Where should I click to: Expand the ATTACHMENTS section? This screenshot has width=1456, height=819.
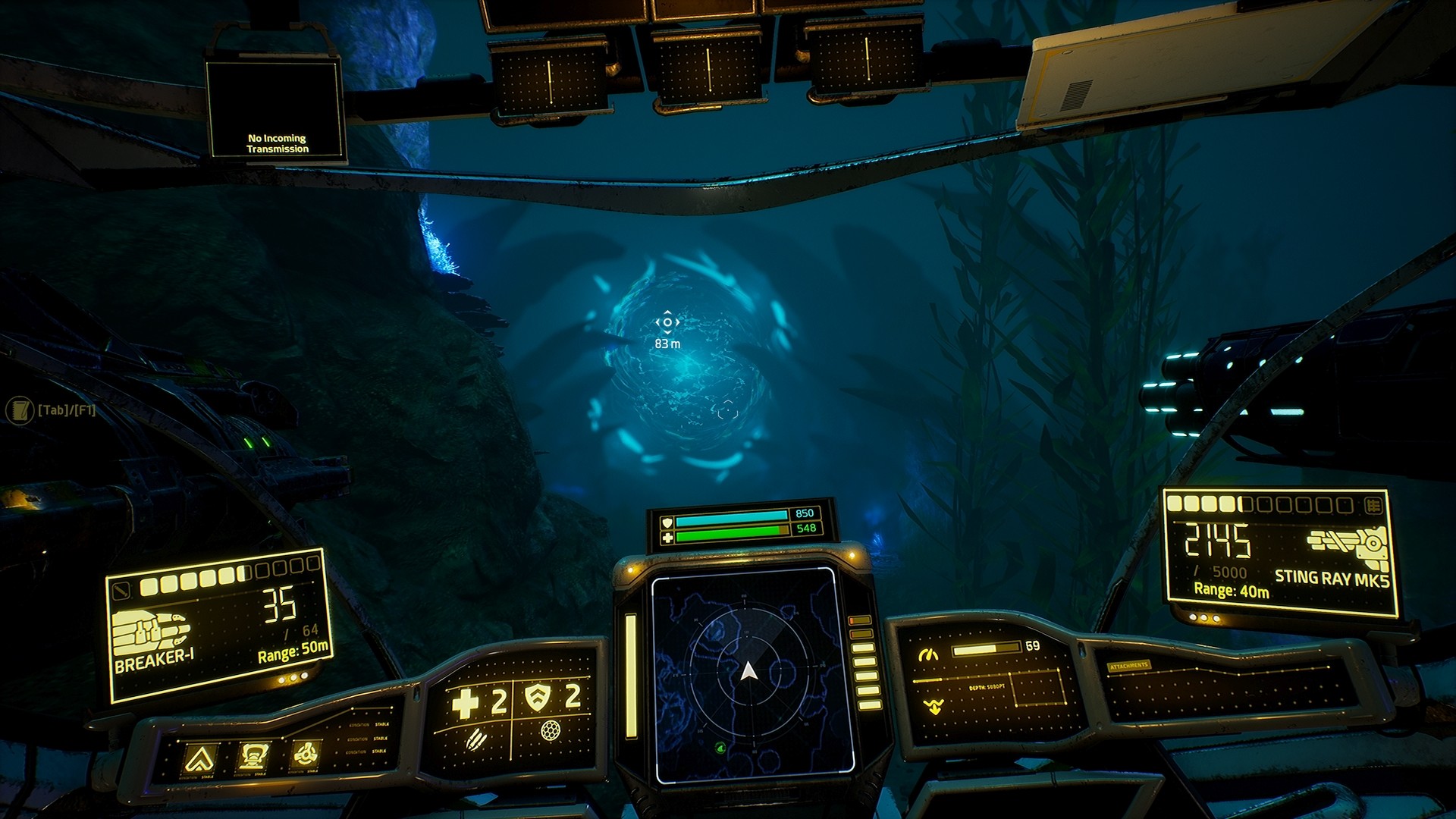(x=1128, y=665)
